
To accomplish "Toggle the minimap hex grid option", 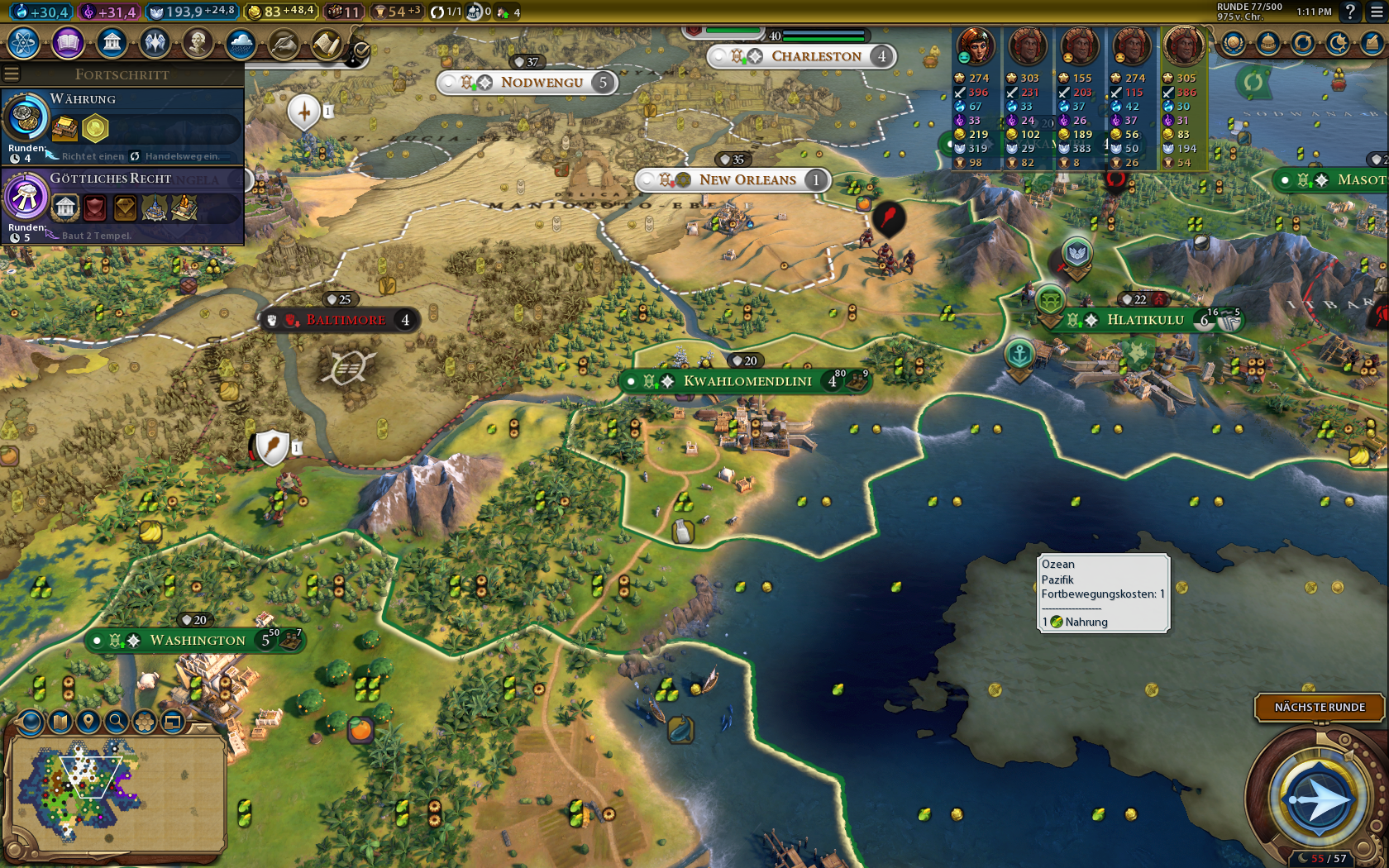I will pyautogui.click(x=145, y=722).
